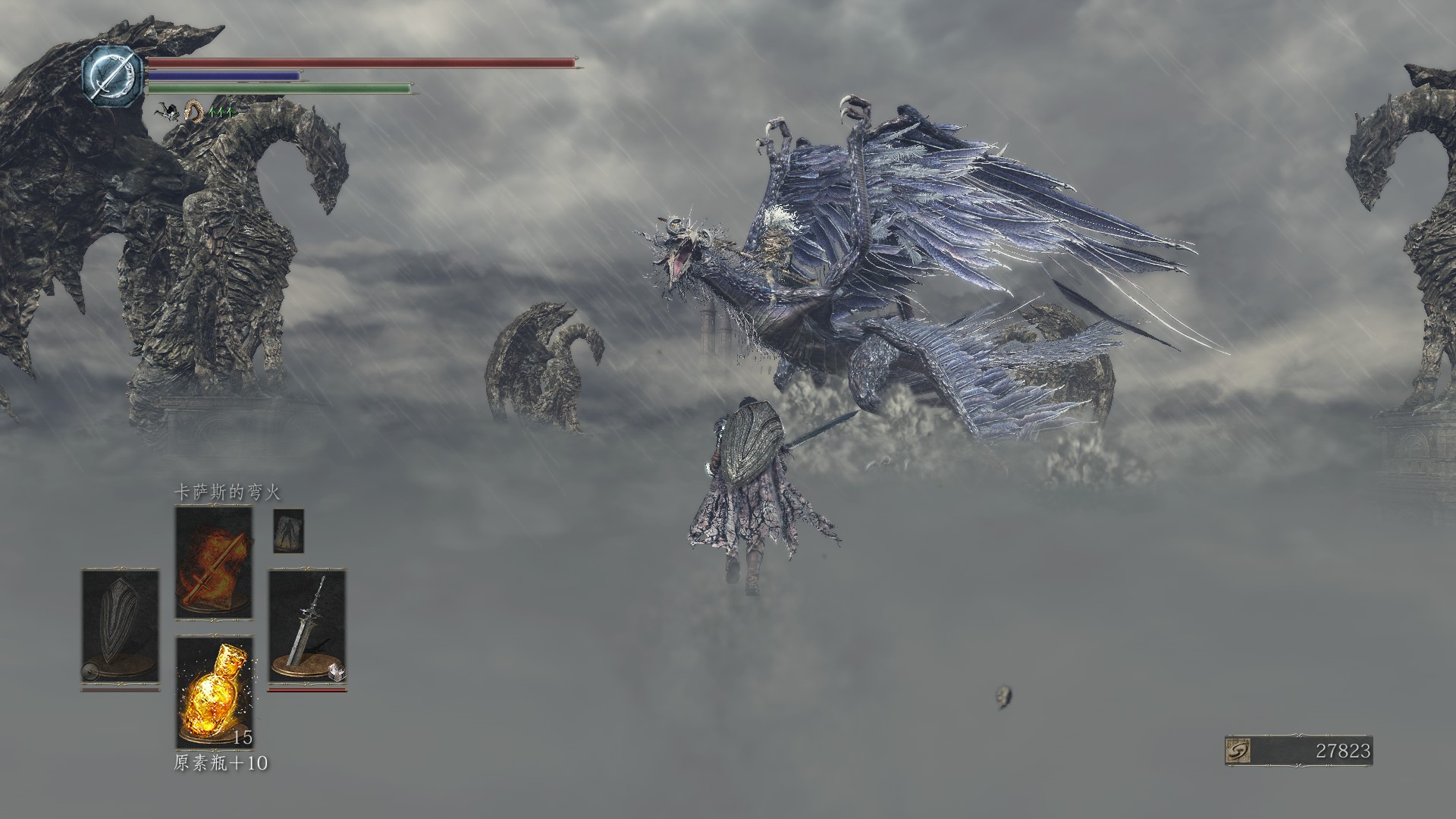Inspect the golden serpent ring buff icon

click(x=195, y=112)
